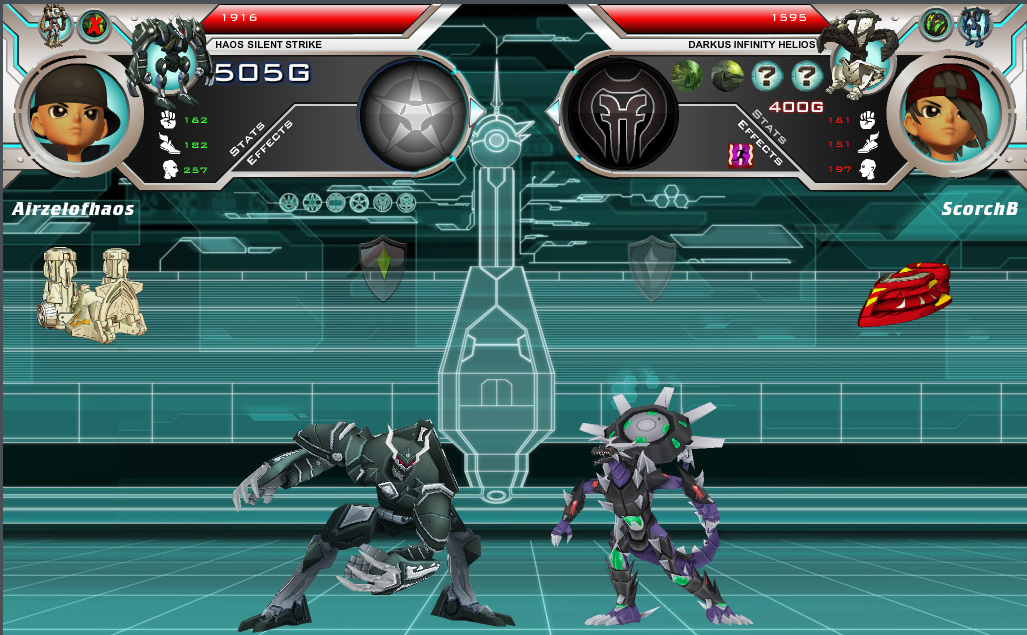Select the first green ability card icon
The width and height of the screenshot is (1027, 635).
[687, 76]
